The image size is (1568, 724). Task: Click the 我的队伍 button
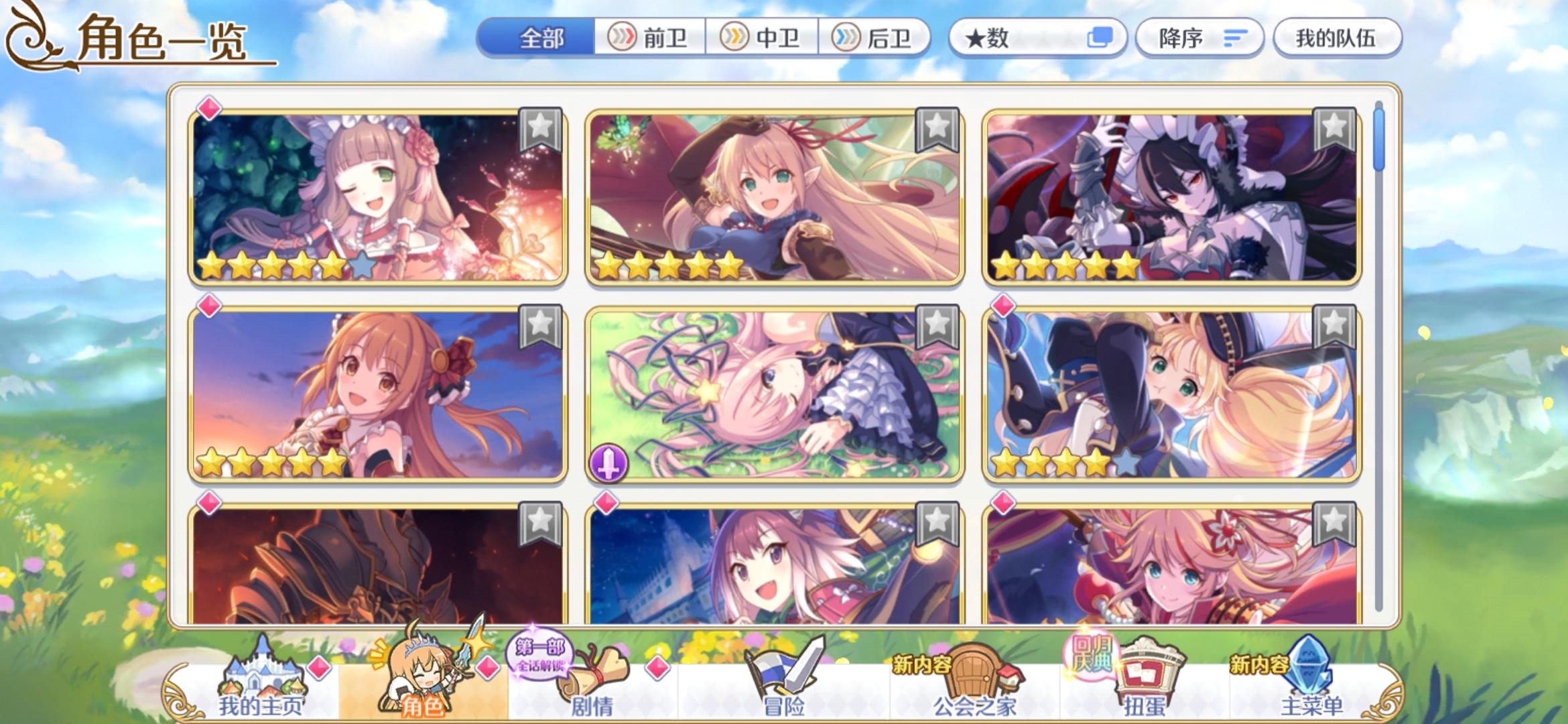pyautogui.click(x=1336, y=38)
